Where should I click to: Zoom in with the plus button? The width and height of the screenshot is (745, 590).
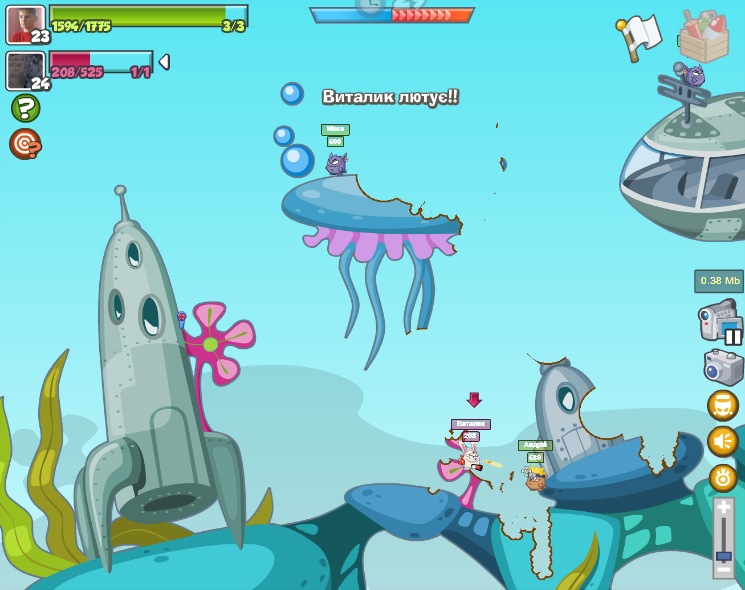click(x=723, y=508)
